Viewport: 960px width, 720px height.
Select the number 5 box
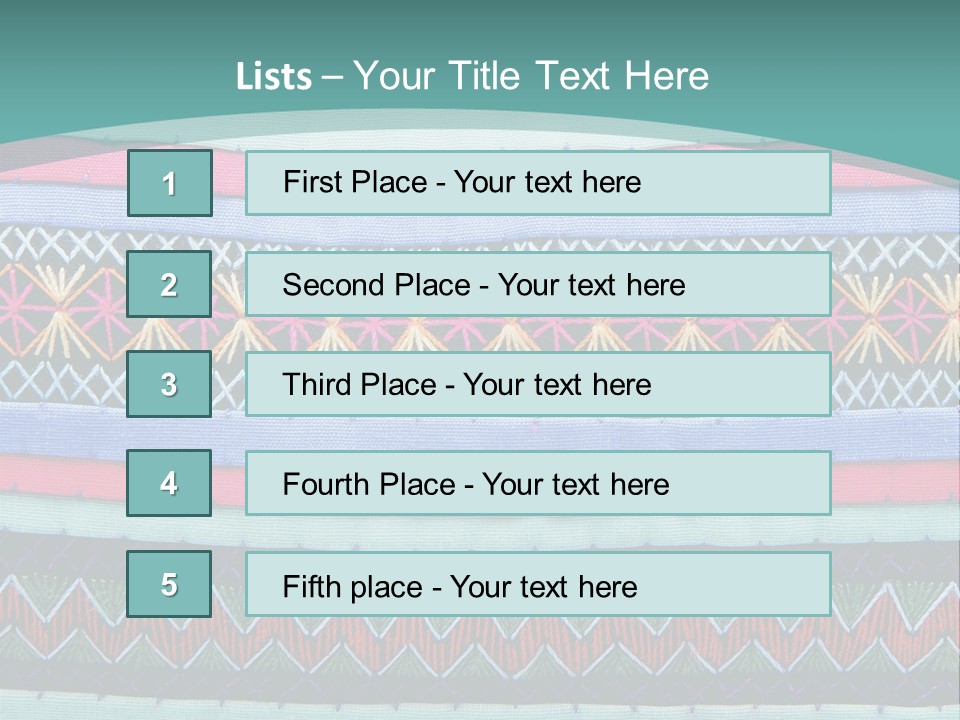169,584
